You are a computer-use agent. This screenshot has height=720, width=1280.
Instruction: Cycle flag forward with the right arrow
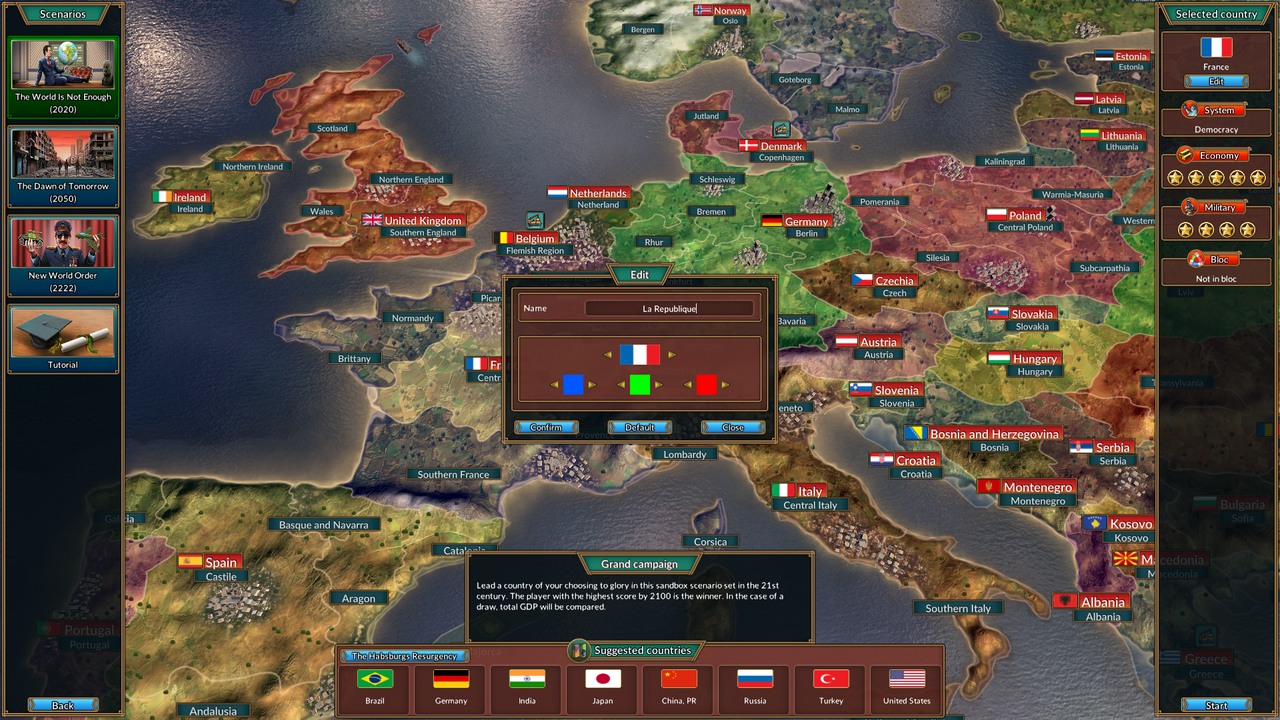(x=671, y=354)
